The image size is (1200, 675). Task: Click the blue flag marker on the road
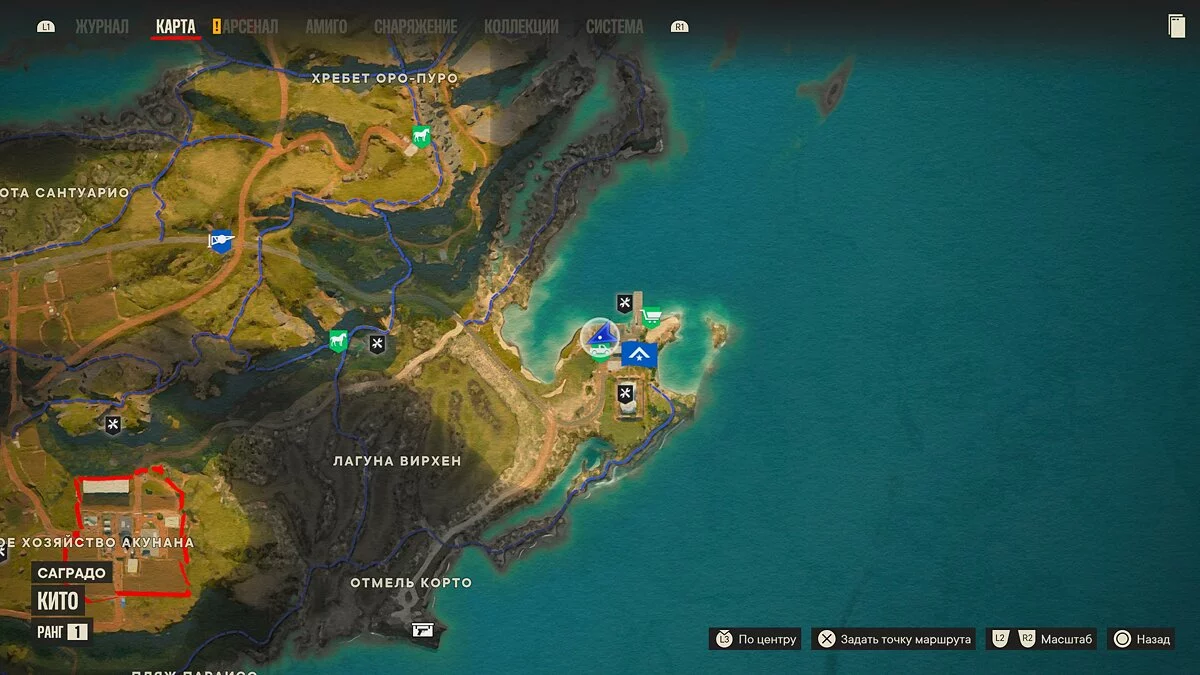221,240
